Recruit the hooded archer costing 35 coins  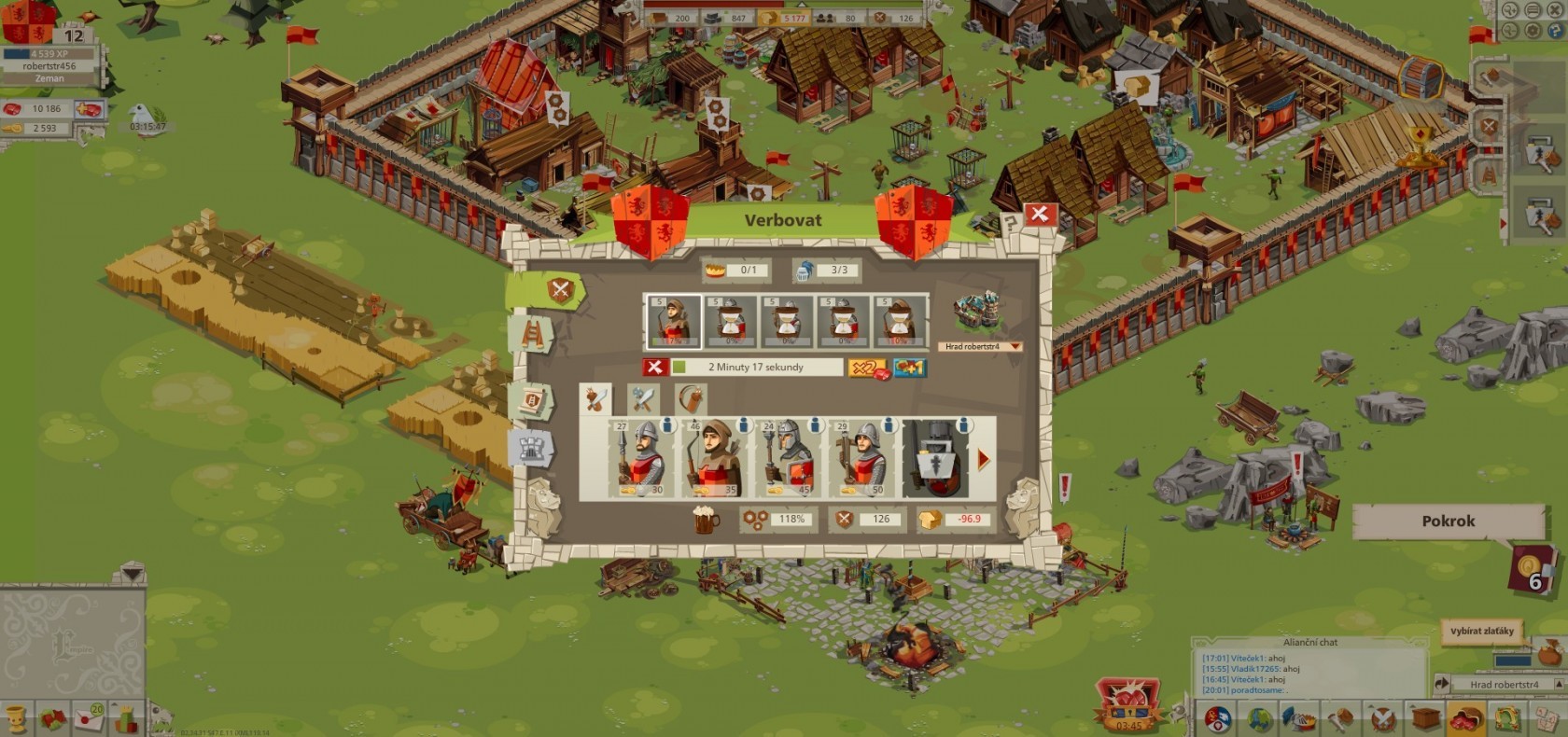[714, 458]
